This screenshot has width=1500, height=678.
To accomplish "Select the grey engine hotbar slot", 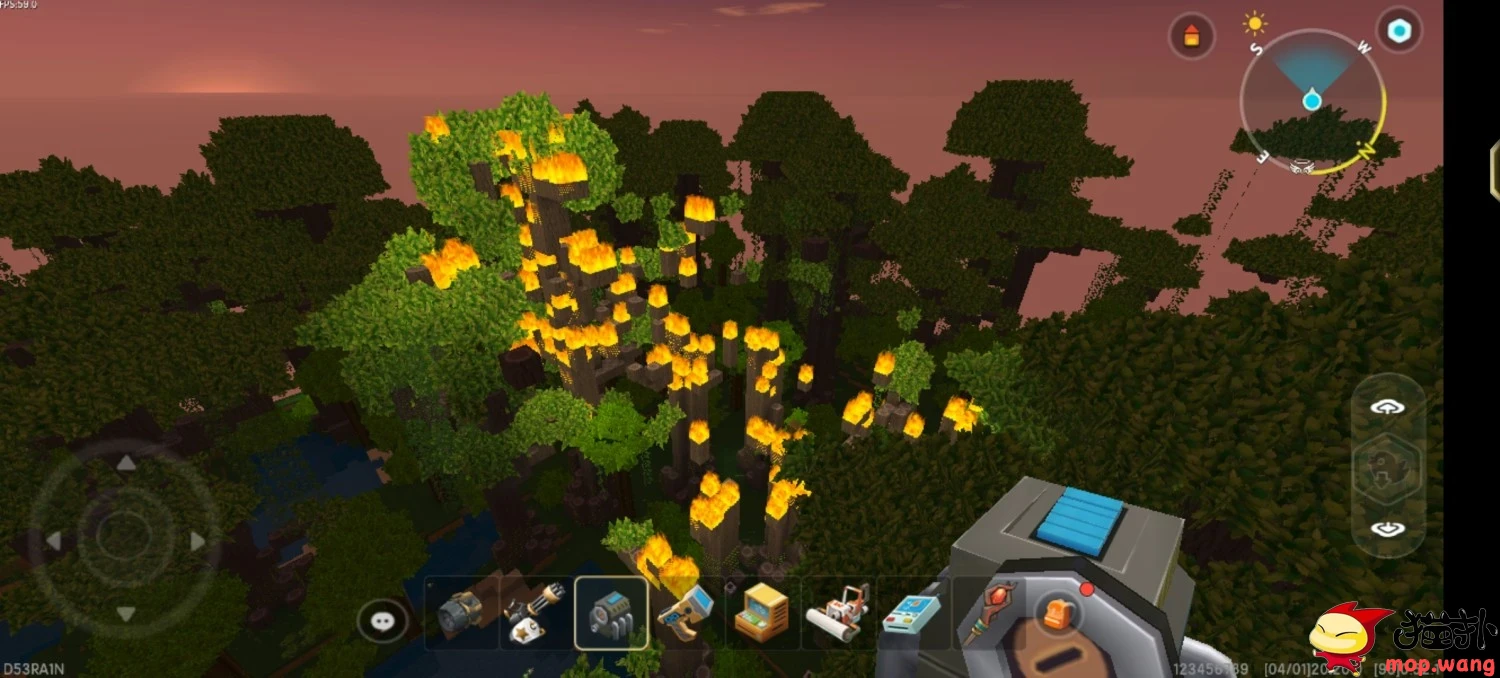I will click(x=611, y=613).
